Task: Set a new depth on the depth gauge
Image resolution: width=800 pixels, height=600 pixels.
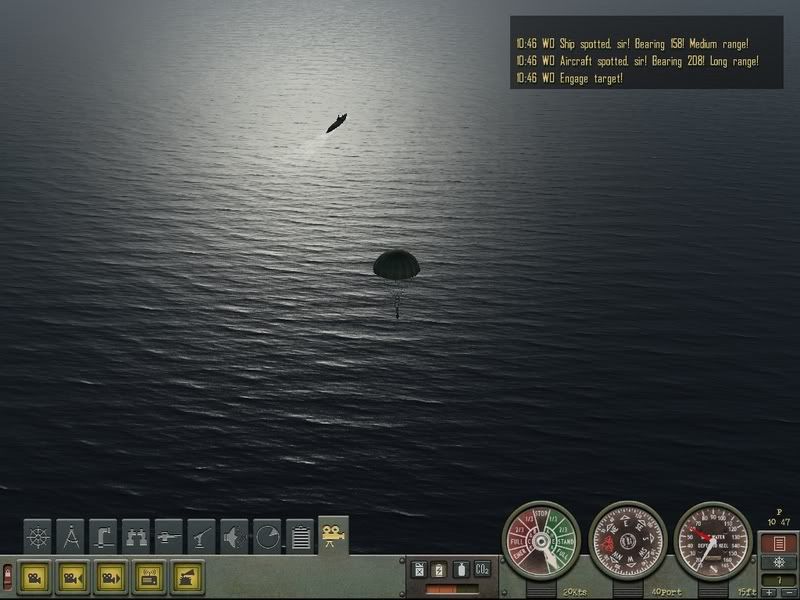Action: coord(714,542)
